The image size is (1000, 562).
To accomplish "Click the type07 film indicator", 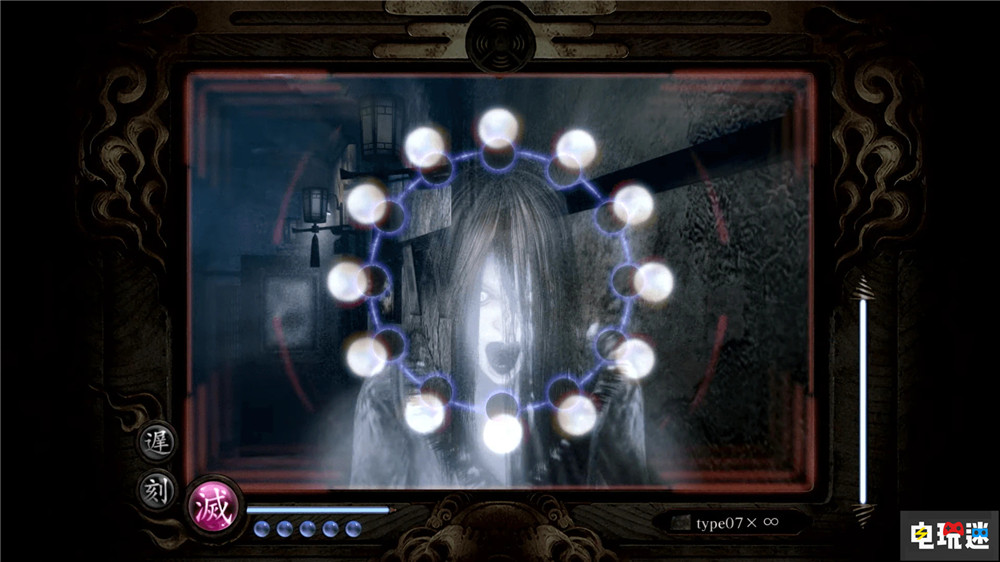I will (x=726, y=521).
